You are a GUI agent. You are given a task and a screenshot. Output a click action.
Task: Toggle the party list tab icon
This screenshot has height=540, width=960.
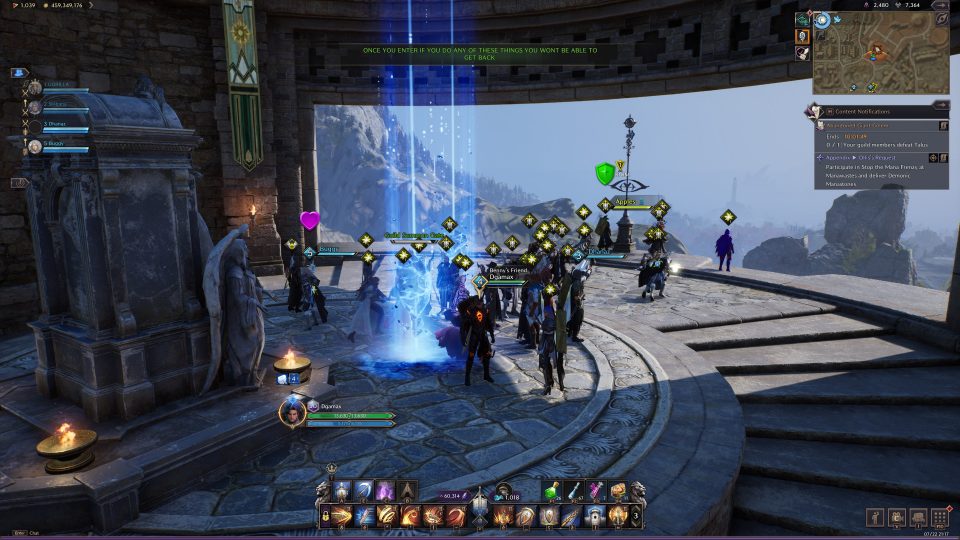(18, 73)
